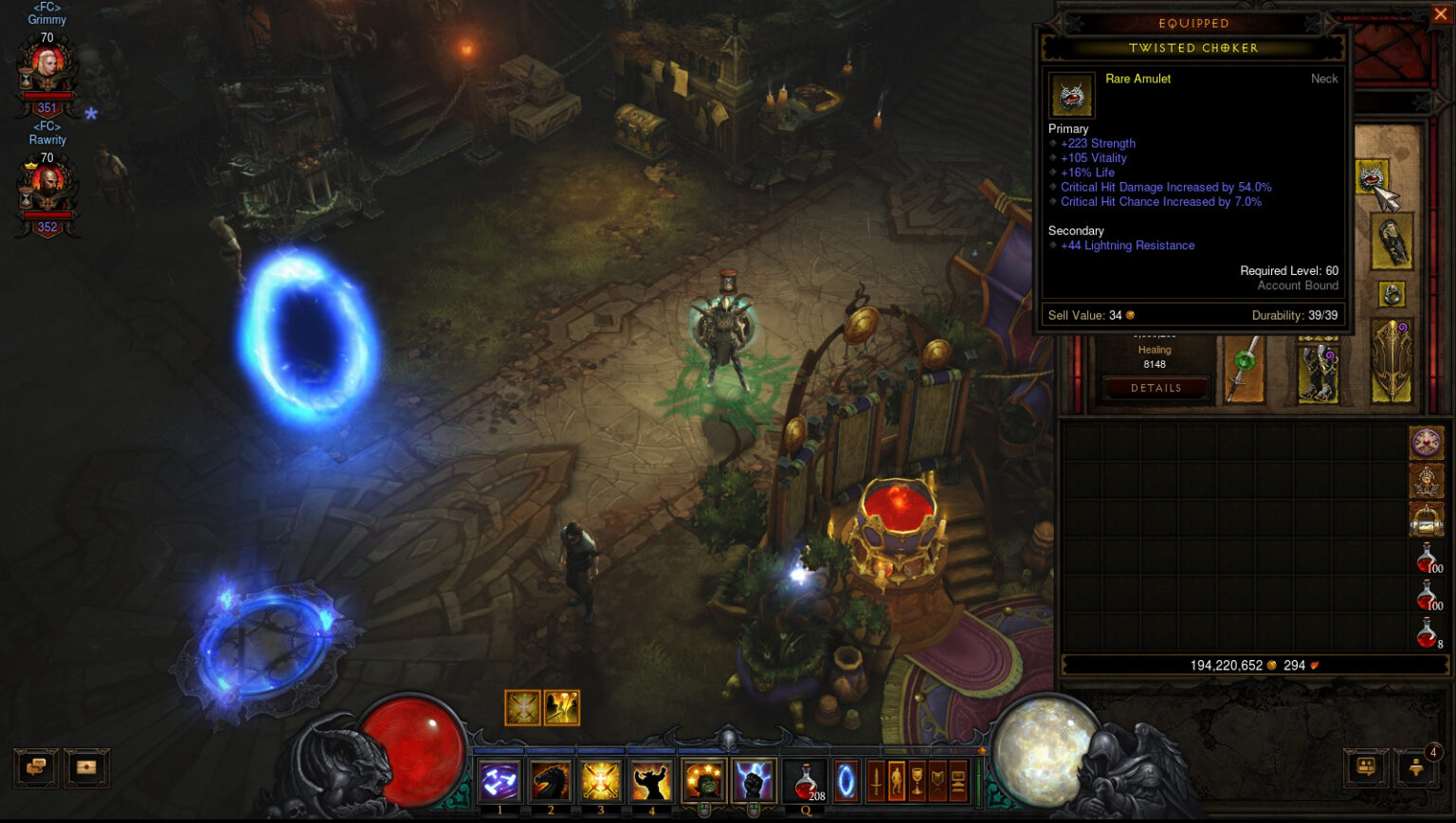1456x823 pixels.
Task: Use the dazed green face skill
Action: pyautogui.click(x=703, y=781)
